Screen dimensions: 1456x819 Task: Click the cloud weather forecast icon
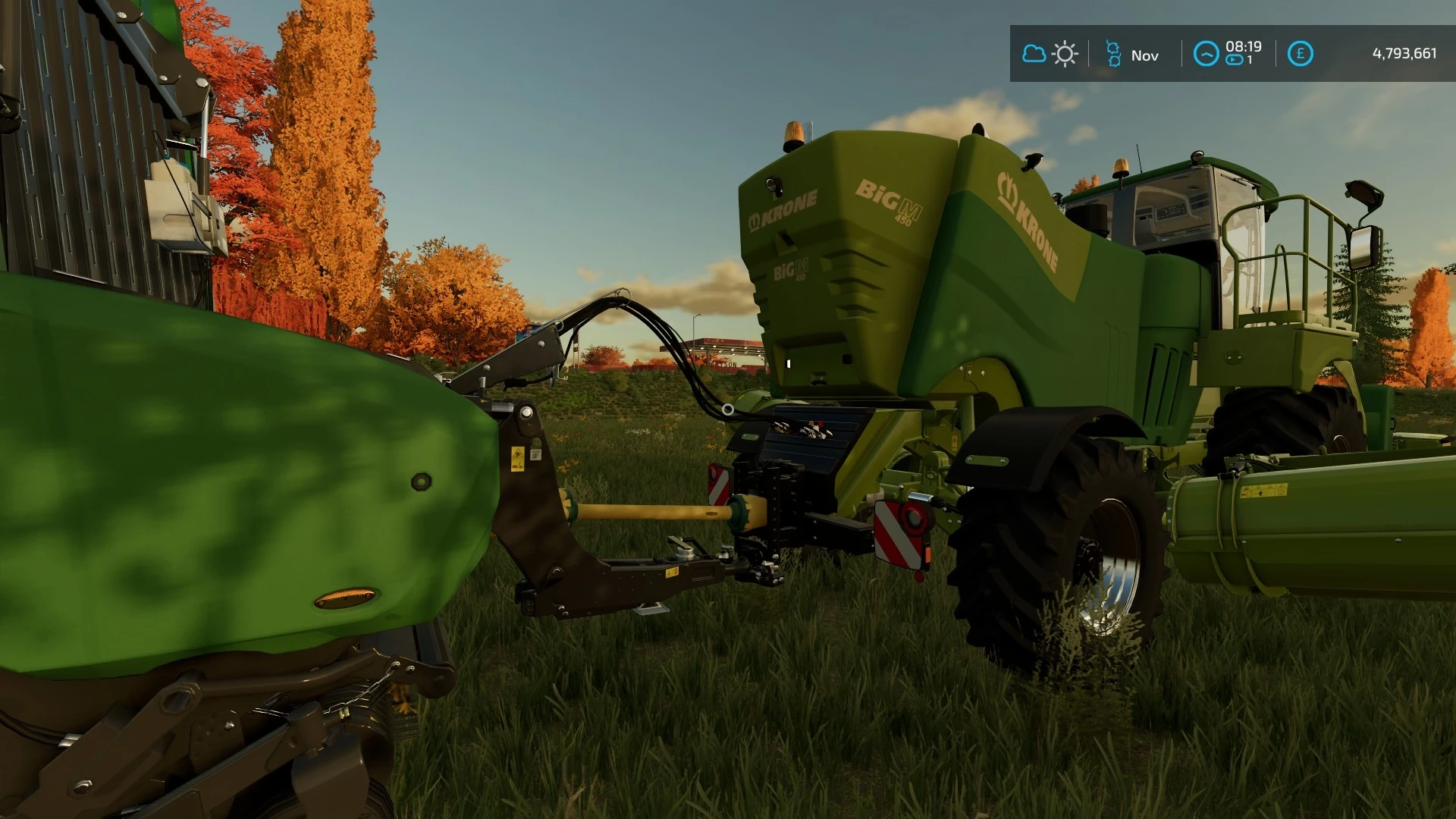(1034, 54)
